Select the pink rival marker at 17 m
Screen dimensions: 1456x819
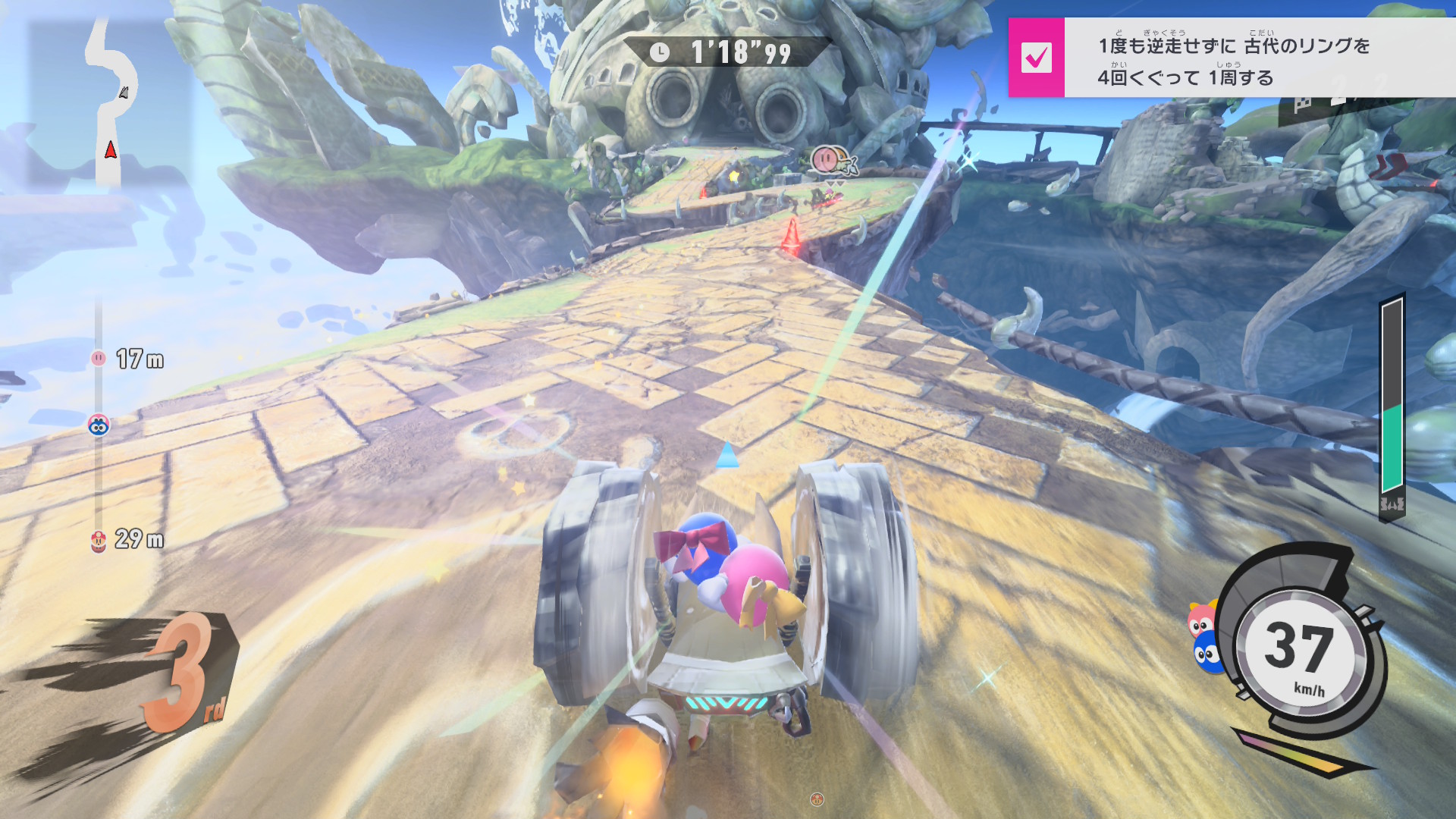(x=99, y=358)
